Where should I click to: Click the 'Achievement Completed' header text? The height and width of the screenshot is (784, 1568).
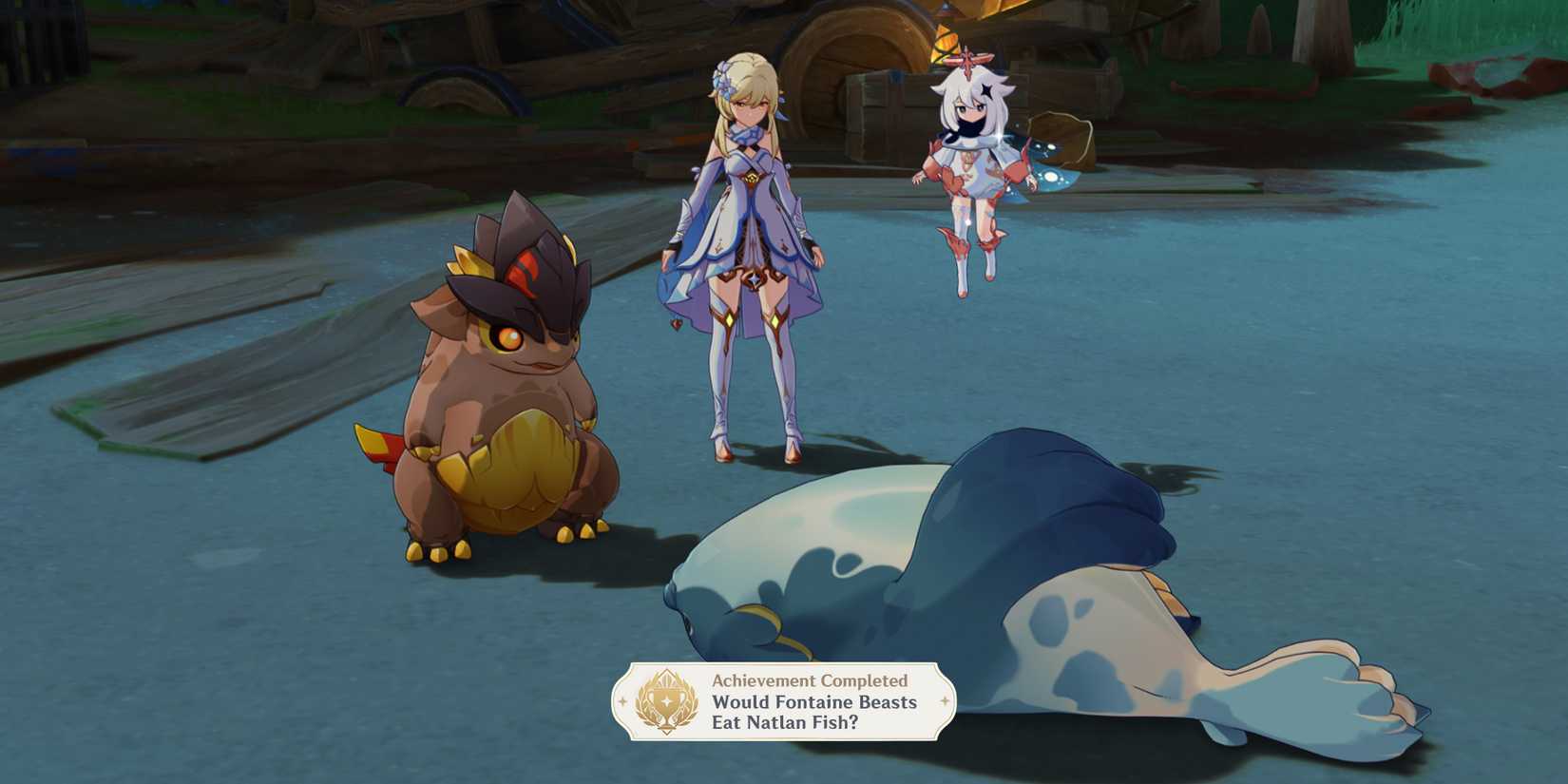tap(809, 680)
